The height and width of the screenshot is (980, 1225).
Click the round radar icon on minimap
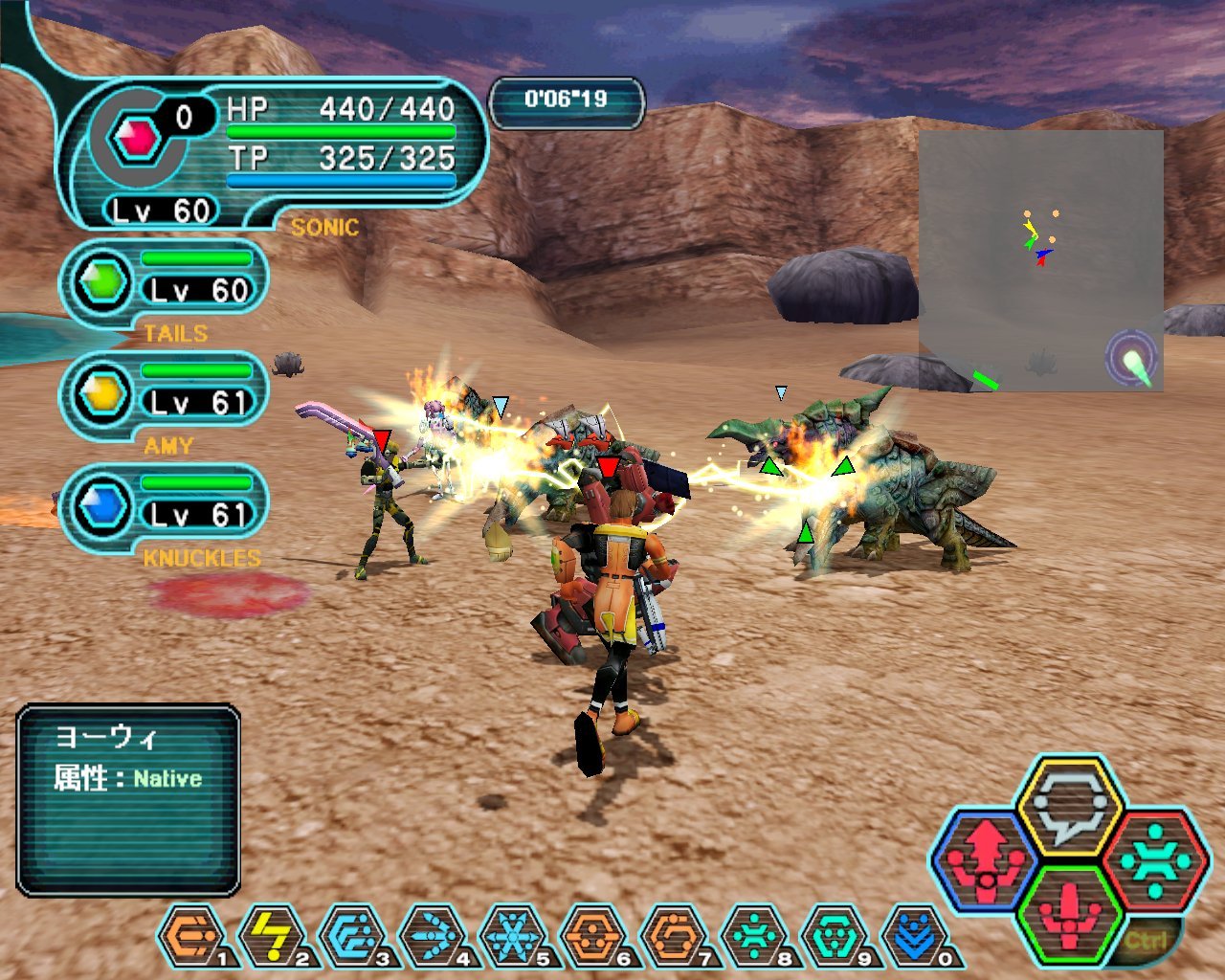pyautogui.click(x=1133, y=360)
